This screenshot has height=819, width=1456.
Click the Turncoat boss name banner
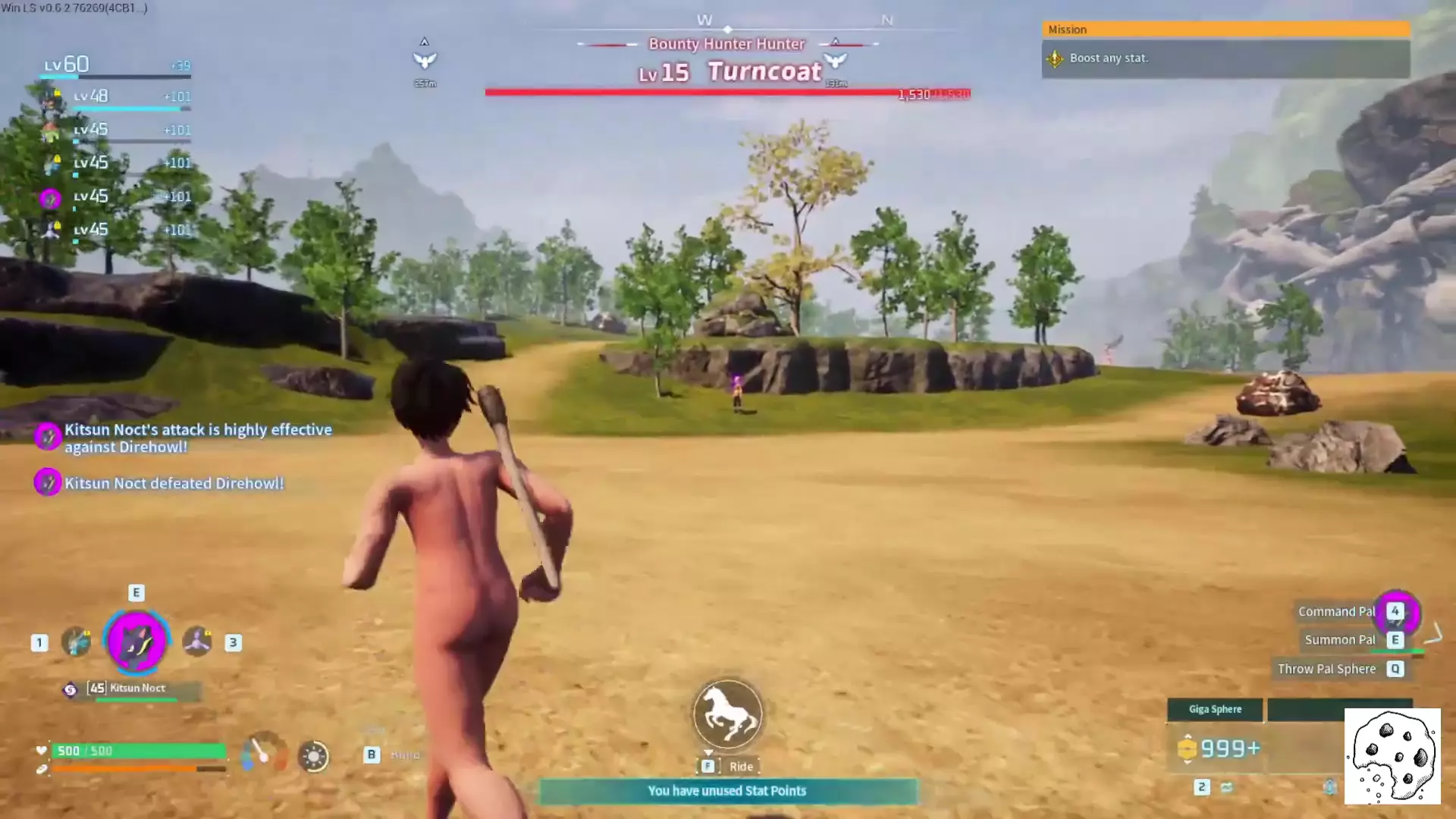[x=764, y=72]
